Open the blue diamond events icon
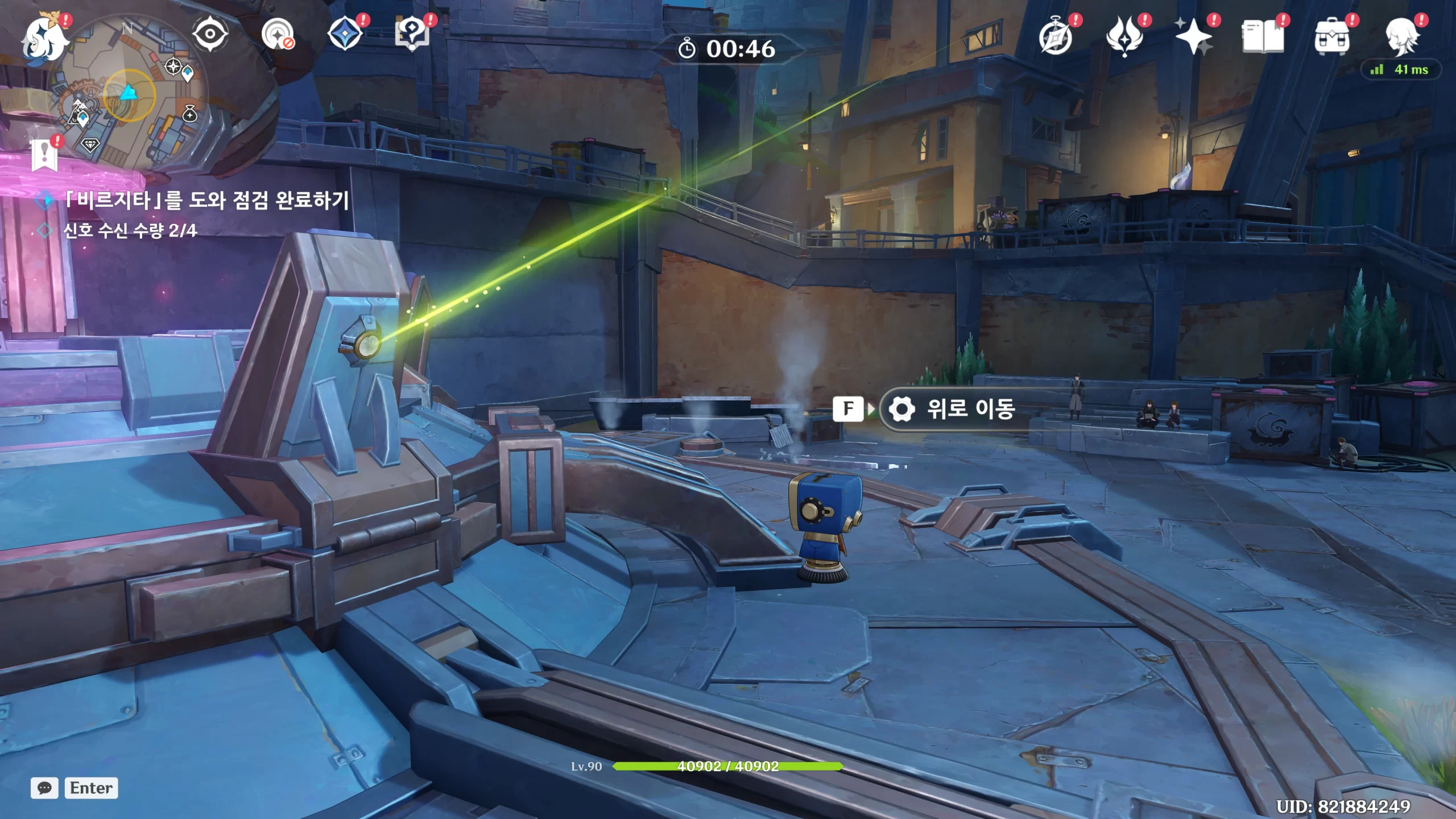The height and width of the screenshot is (819, 1456). point(345,34)
